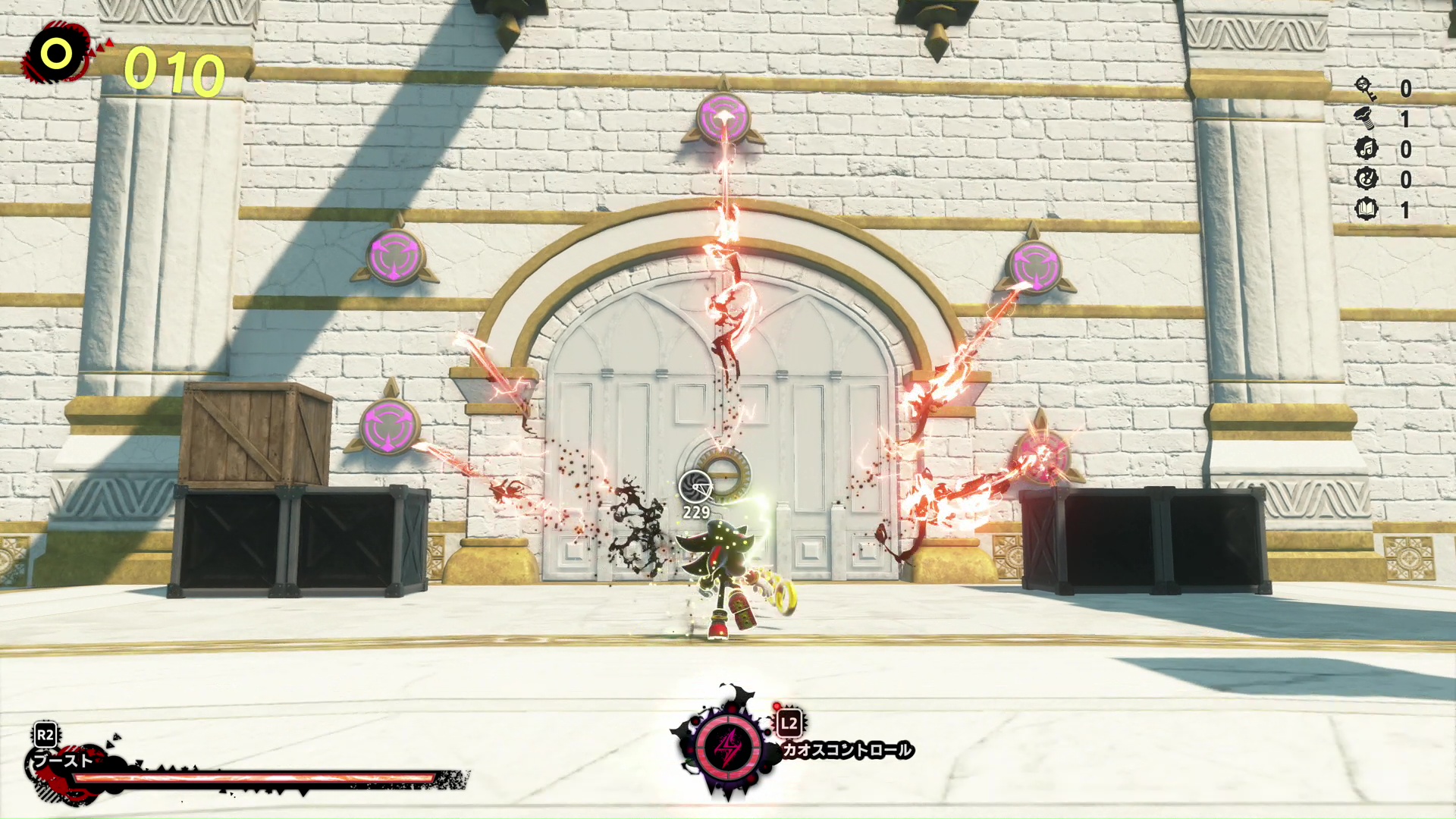
Task: Select the key collectible icon
Action: (x=1366, y=89)
